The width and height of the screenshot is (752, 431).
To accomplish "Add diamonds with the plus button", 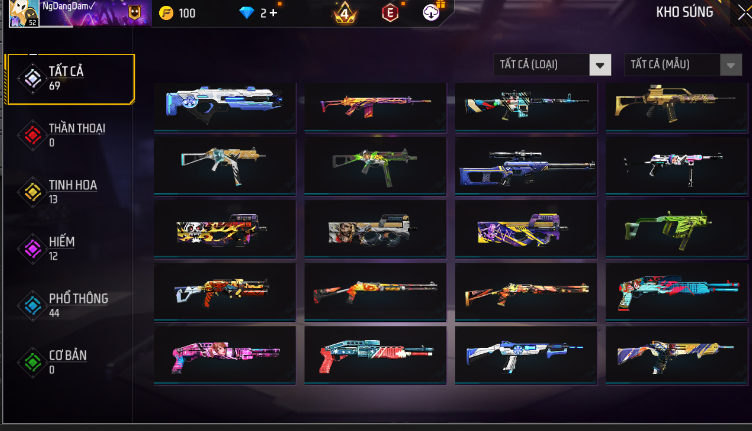I will pos(274,13).
